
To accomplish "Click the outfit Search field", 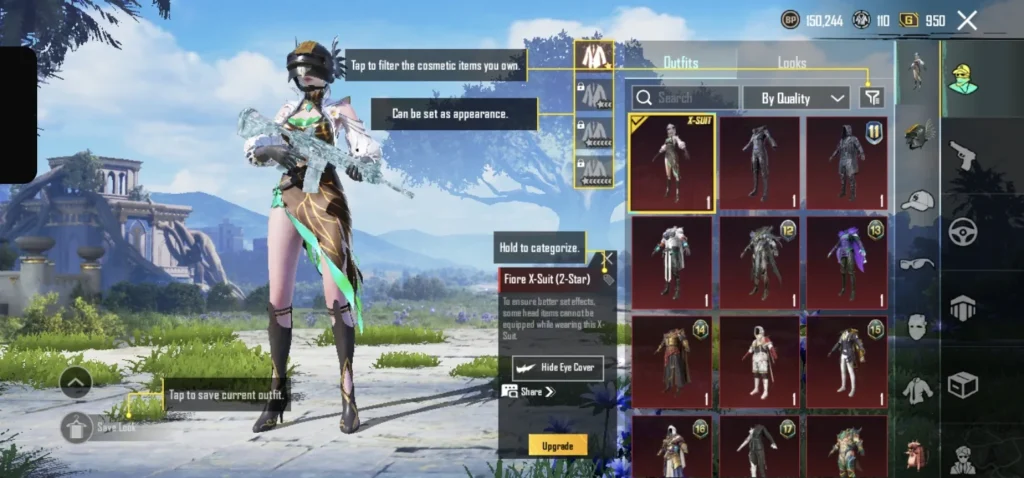I will pos(687,98).
